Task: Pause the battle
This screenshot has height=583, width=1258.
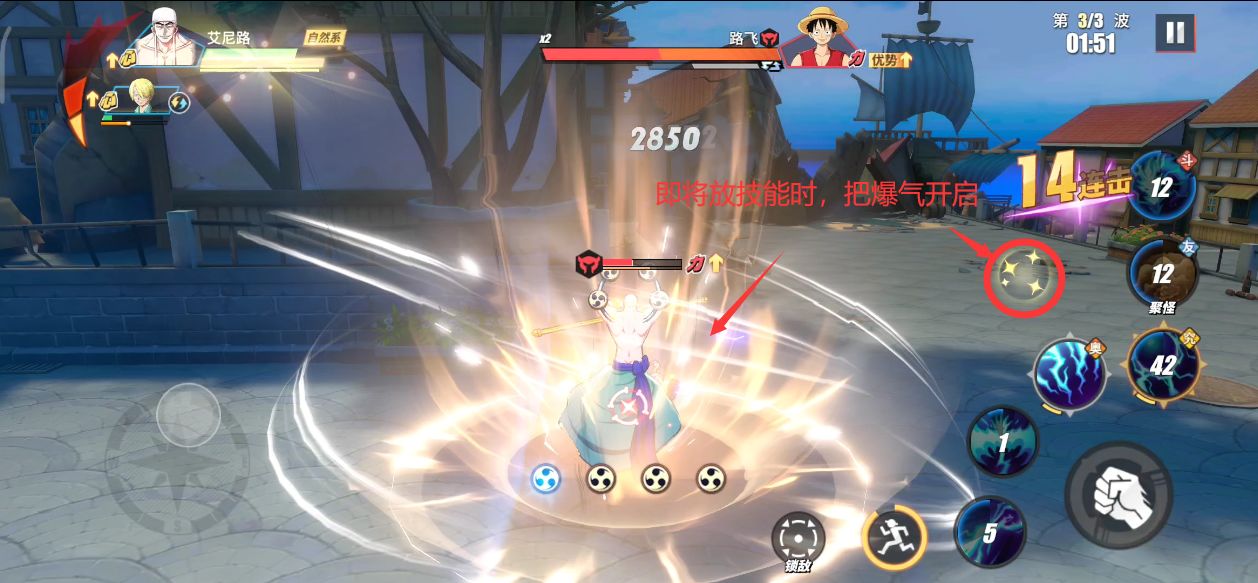Action: [x=1175, y=33]
